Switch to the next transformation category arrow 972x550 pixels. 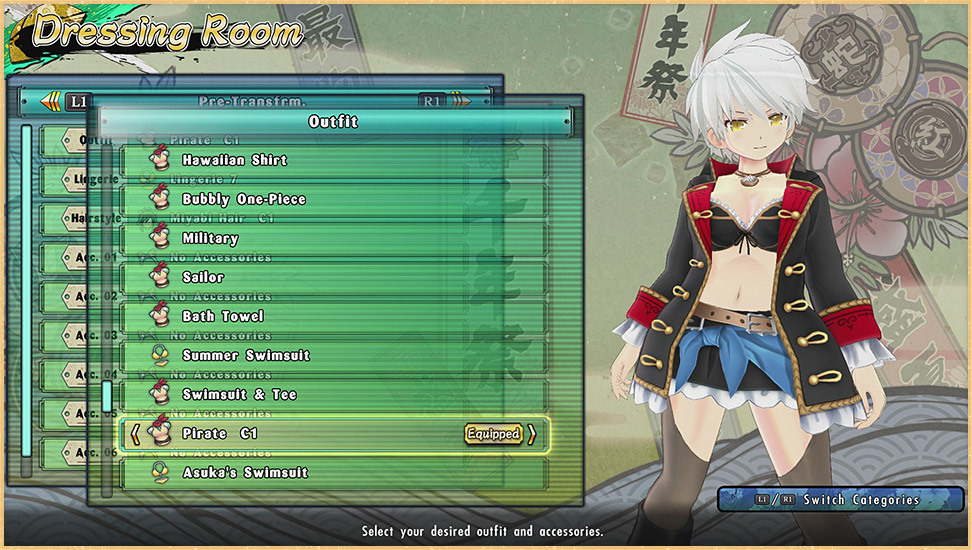(460, 101)
